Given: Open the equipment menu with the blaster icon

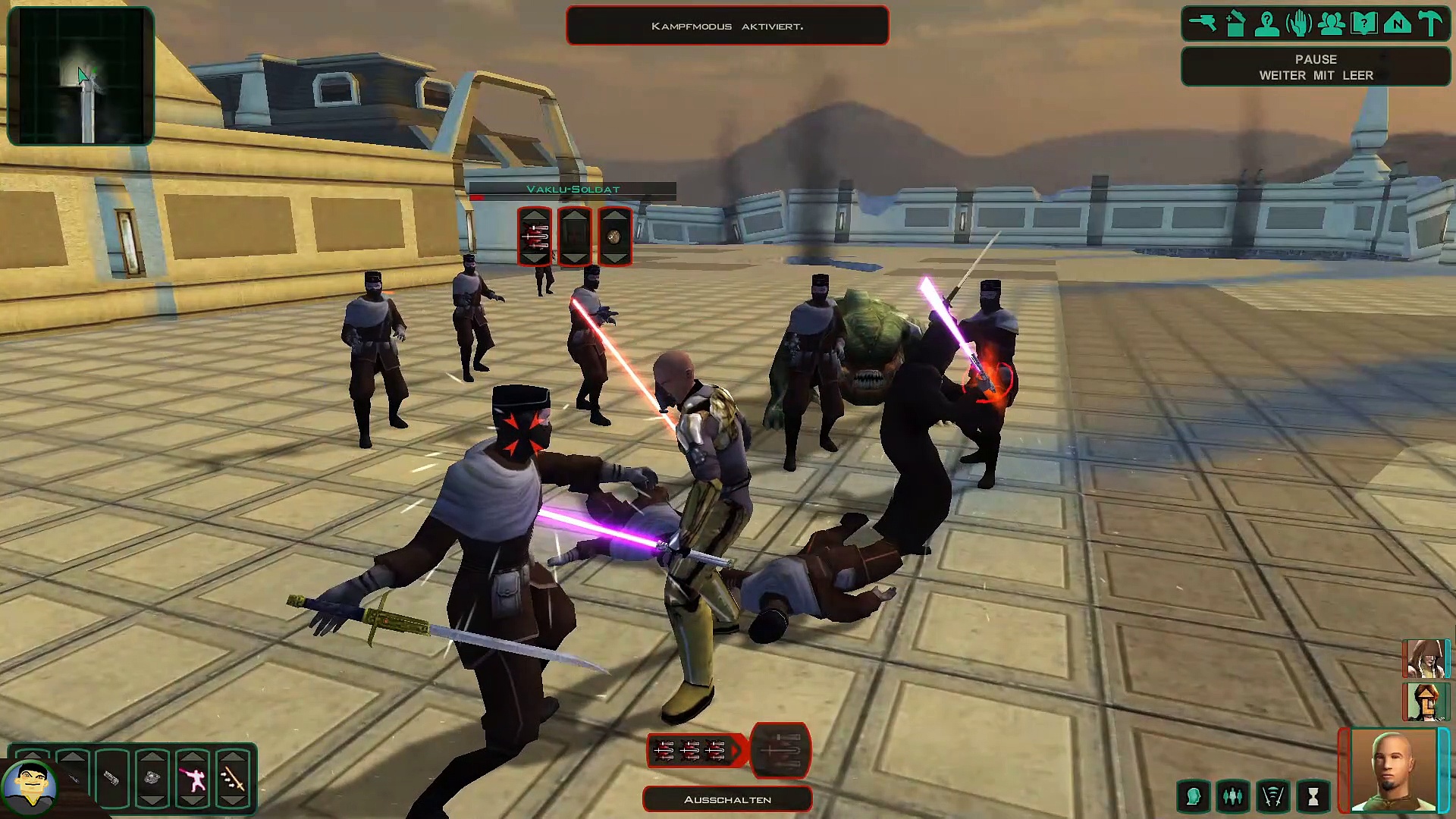Looking at the screenshot, I should coord(1203,24).
